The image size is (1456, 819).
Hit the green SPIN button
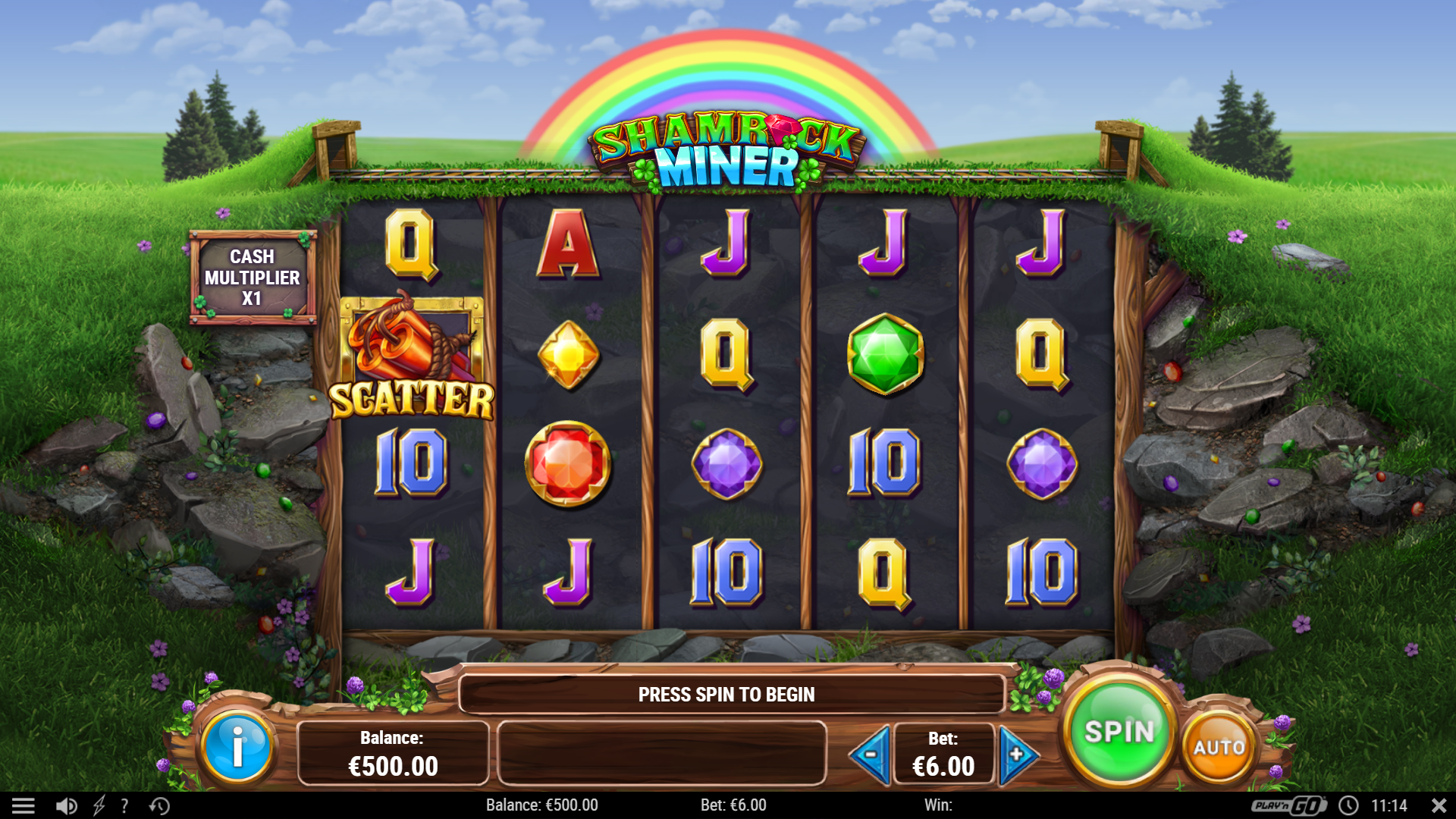(1119, 731)
